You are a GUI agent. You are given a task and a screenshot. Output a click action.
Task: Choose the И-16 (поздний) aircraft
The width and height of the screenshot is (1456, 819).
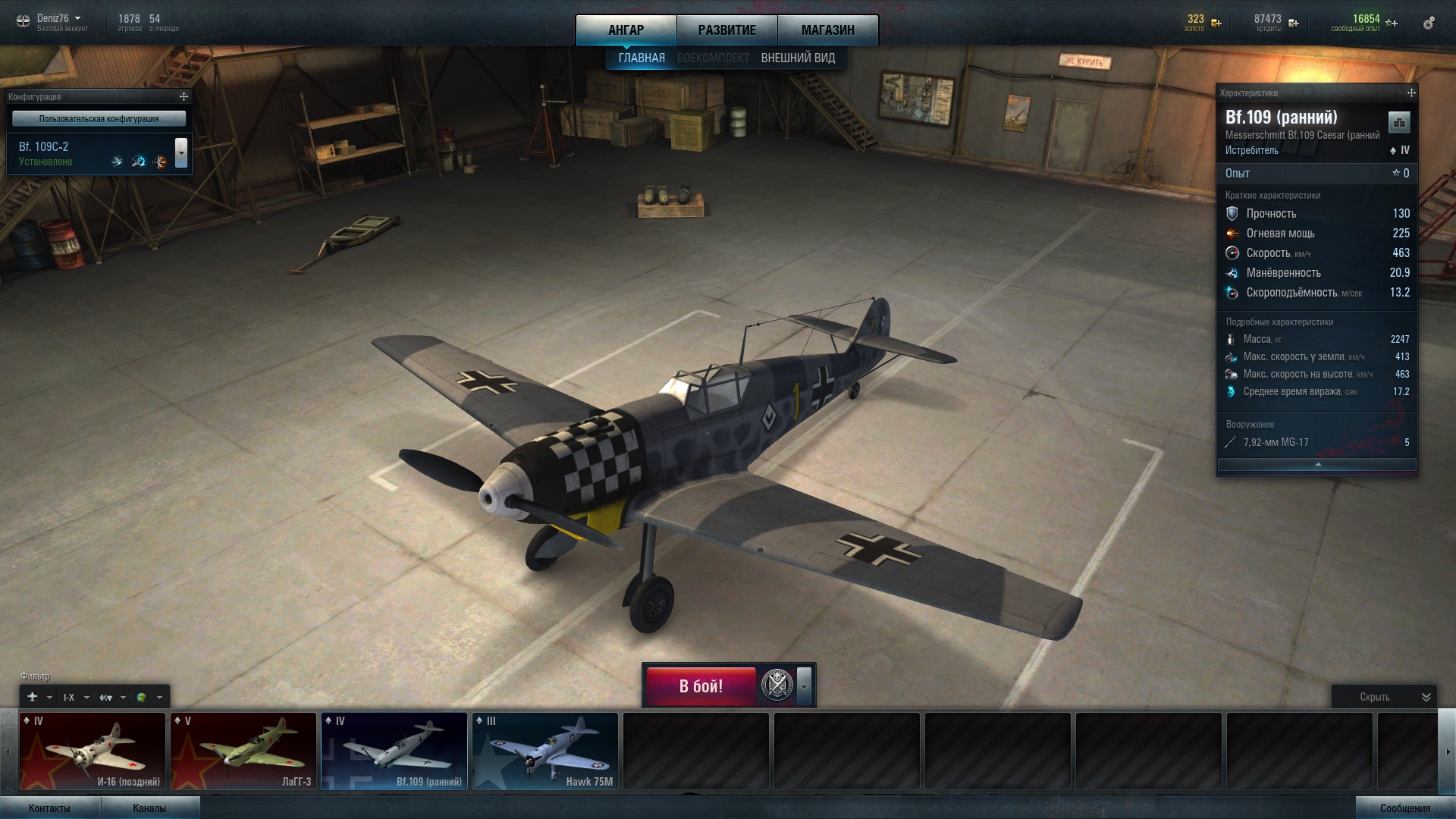[93, 751]
